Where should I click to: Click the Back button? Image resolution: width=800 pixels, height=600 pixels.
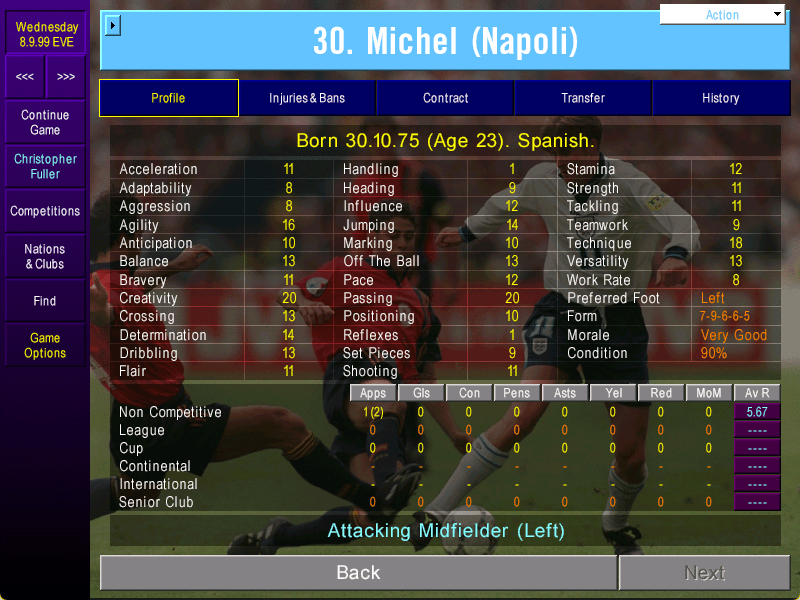(358, 573)
